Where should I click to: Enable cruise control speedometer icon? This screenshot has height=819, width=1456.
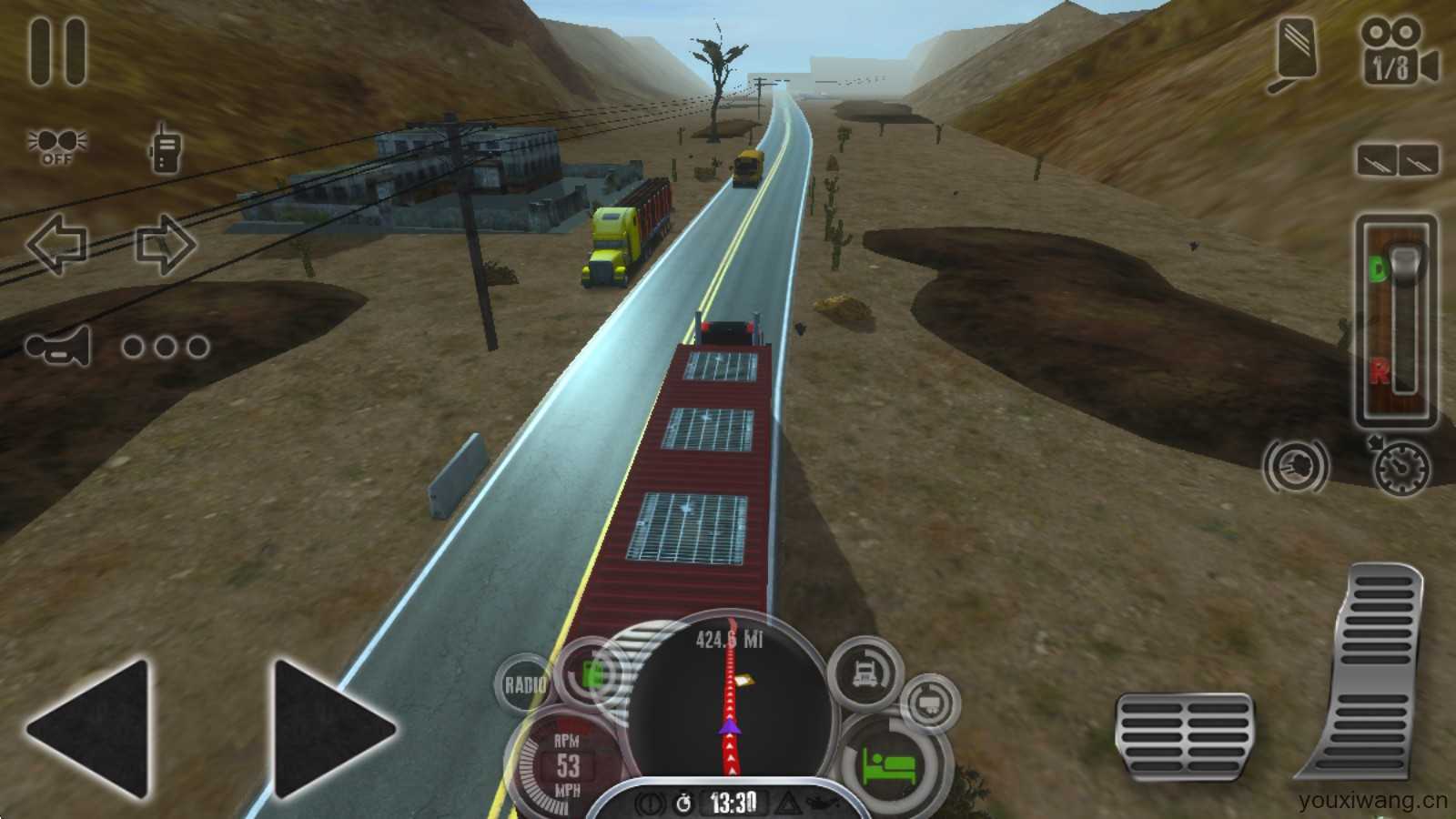coord(1401,468)
